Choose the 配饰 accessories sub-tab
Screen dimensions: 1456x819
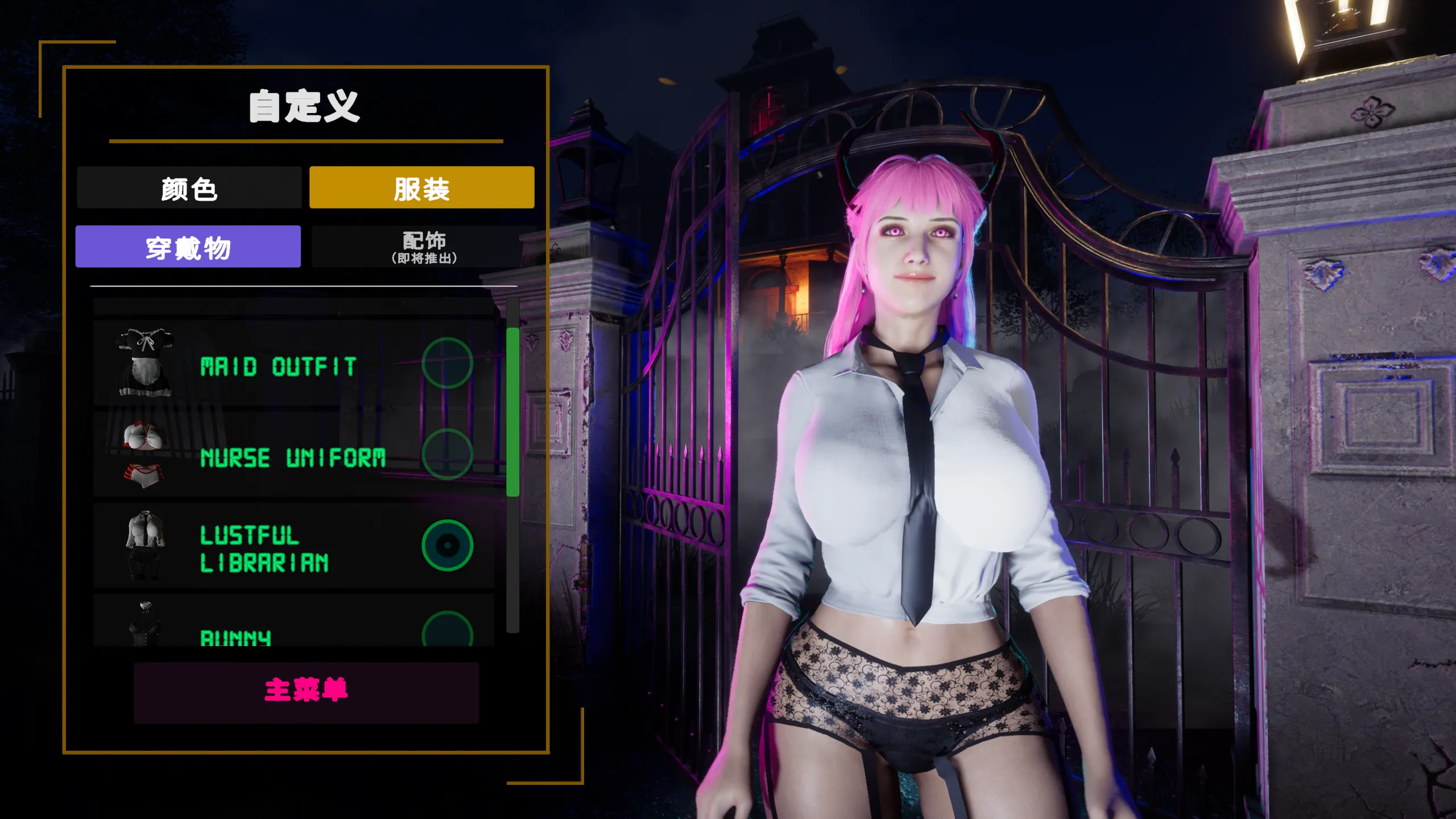424,247
